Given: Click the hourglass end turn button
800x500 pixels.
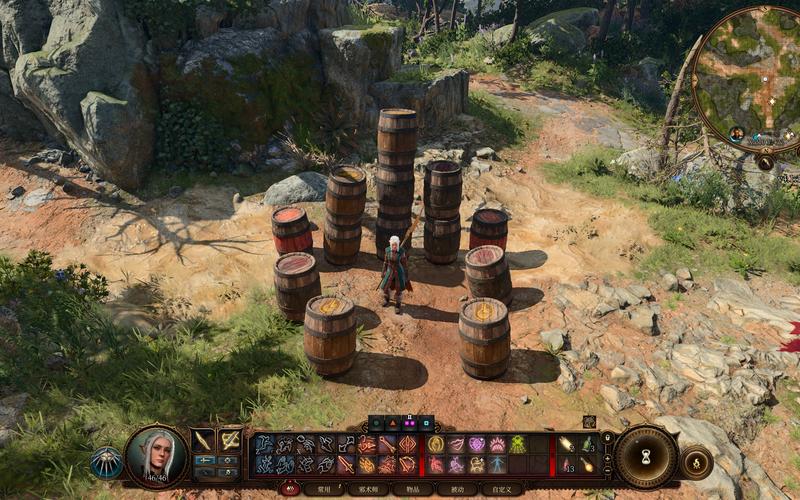Looking at the screenshot, I should pyautogui.click(x=646, y=457).
